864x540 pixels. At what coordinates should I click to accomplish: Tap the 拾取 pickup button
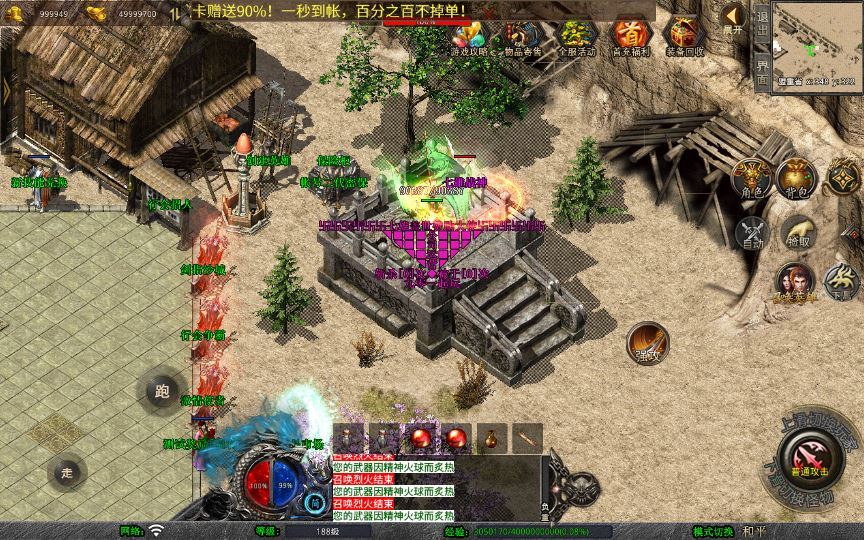[x=797, y=232]
